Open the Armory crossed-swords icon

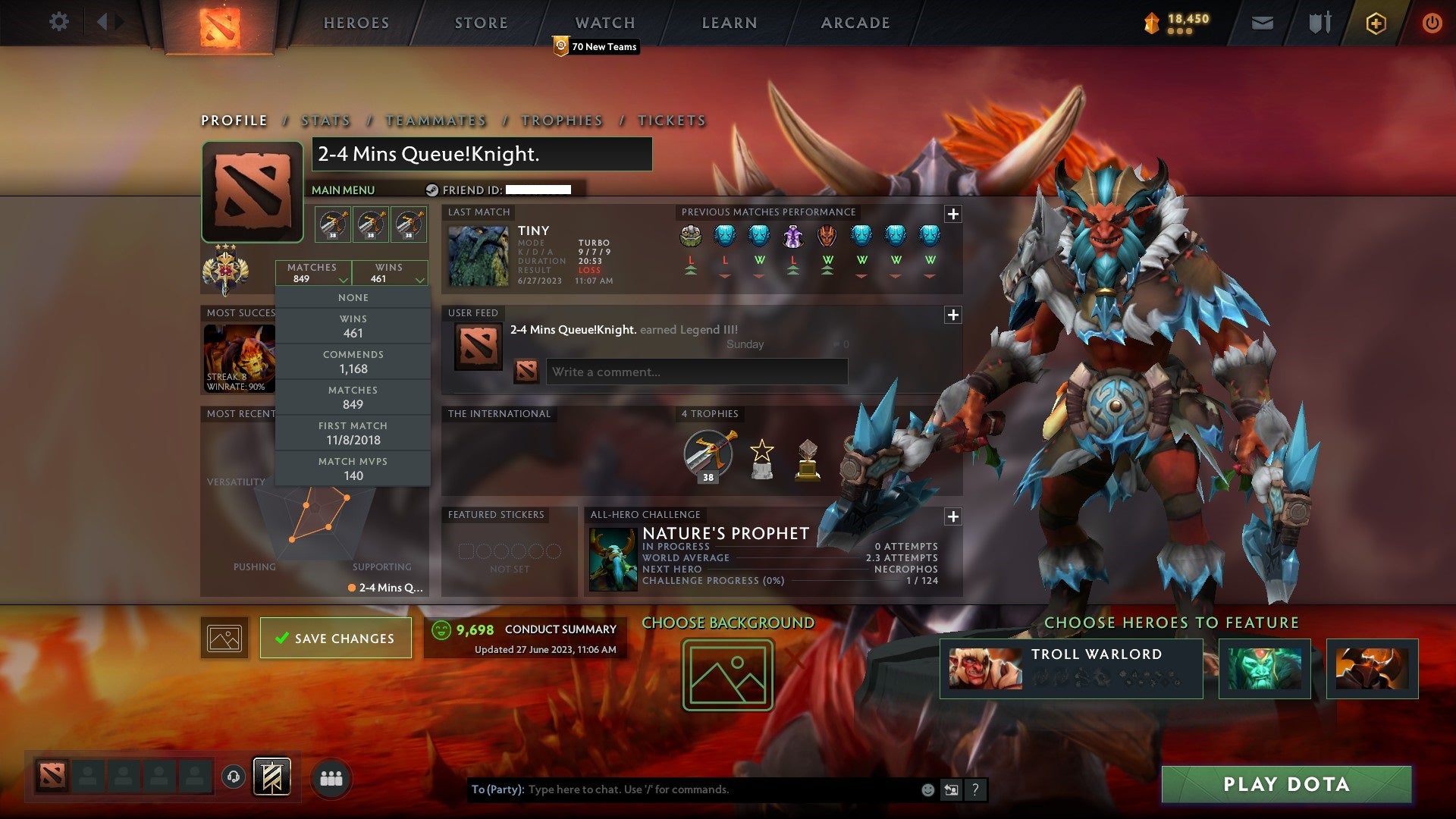click(1319, 24)
